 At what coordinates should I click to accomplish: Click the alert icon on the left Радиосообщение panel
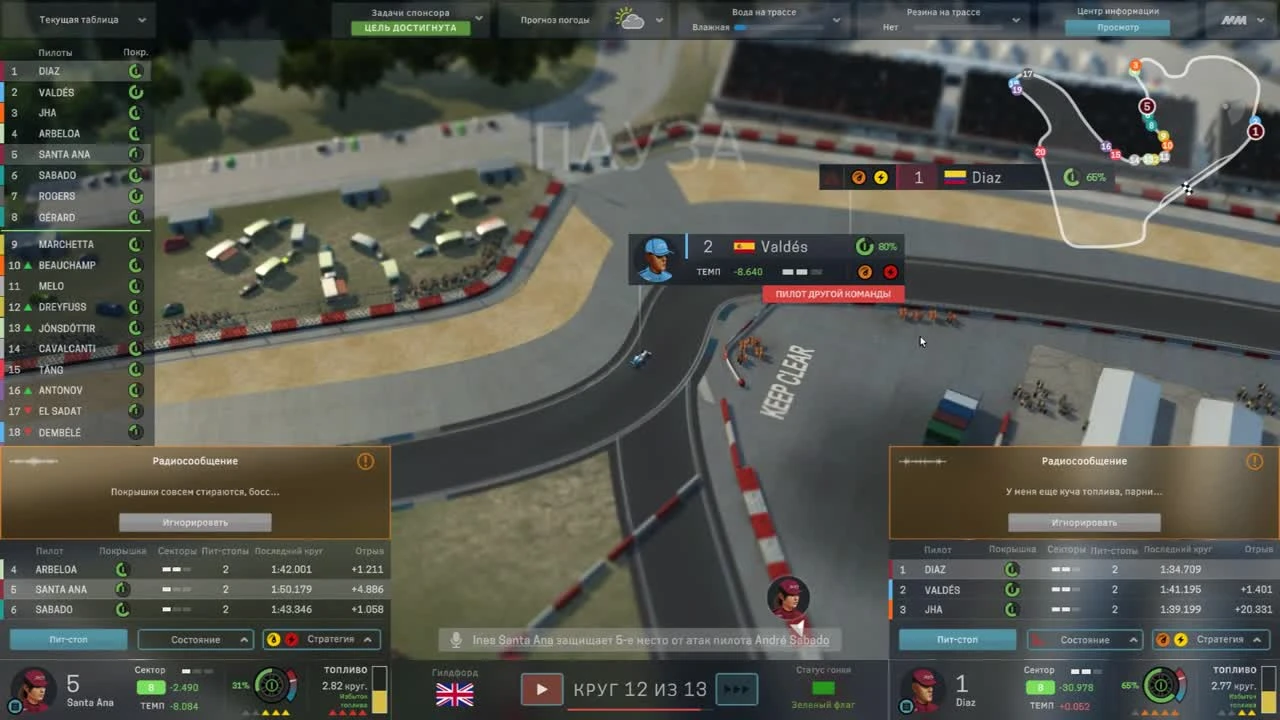coord(365,461)
